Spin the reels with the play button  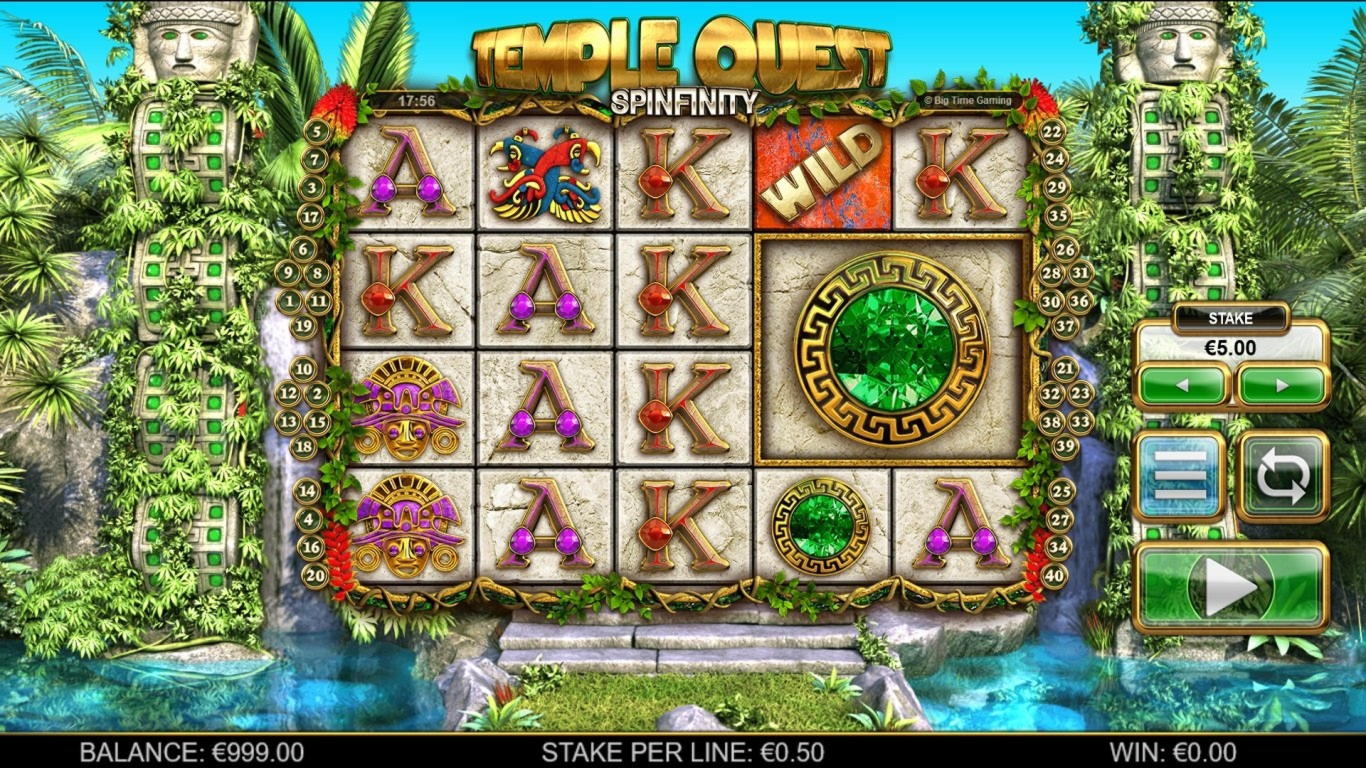[x=1231, y=588]
